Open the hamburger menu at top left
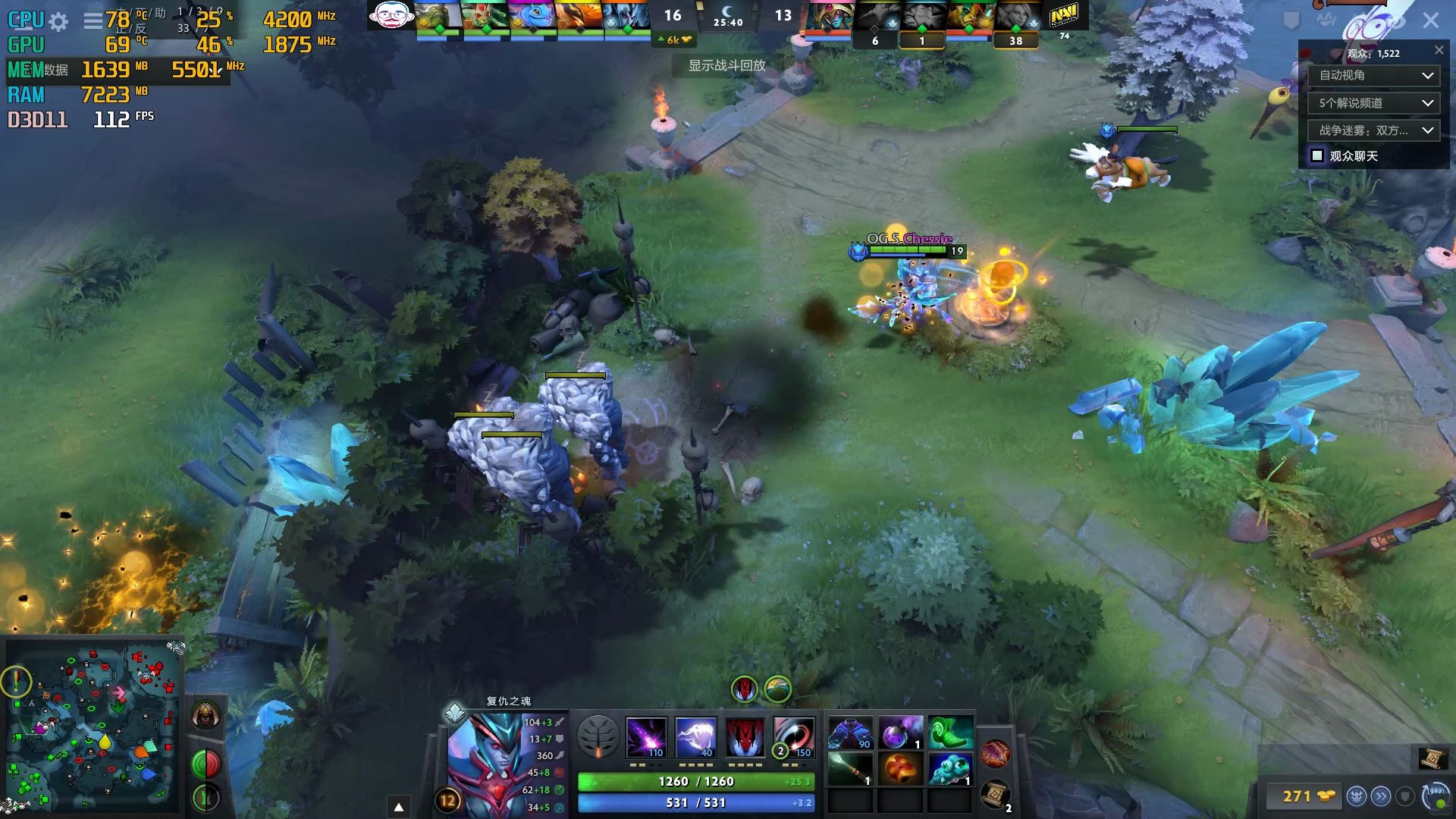Screen dimensions: 1456x819 (92, 21)
